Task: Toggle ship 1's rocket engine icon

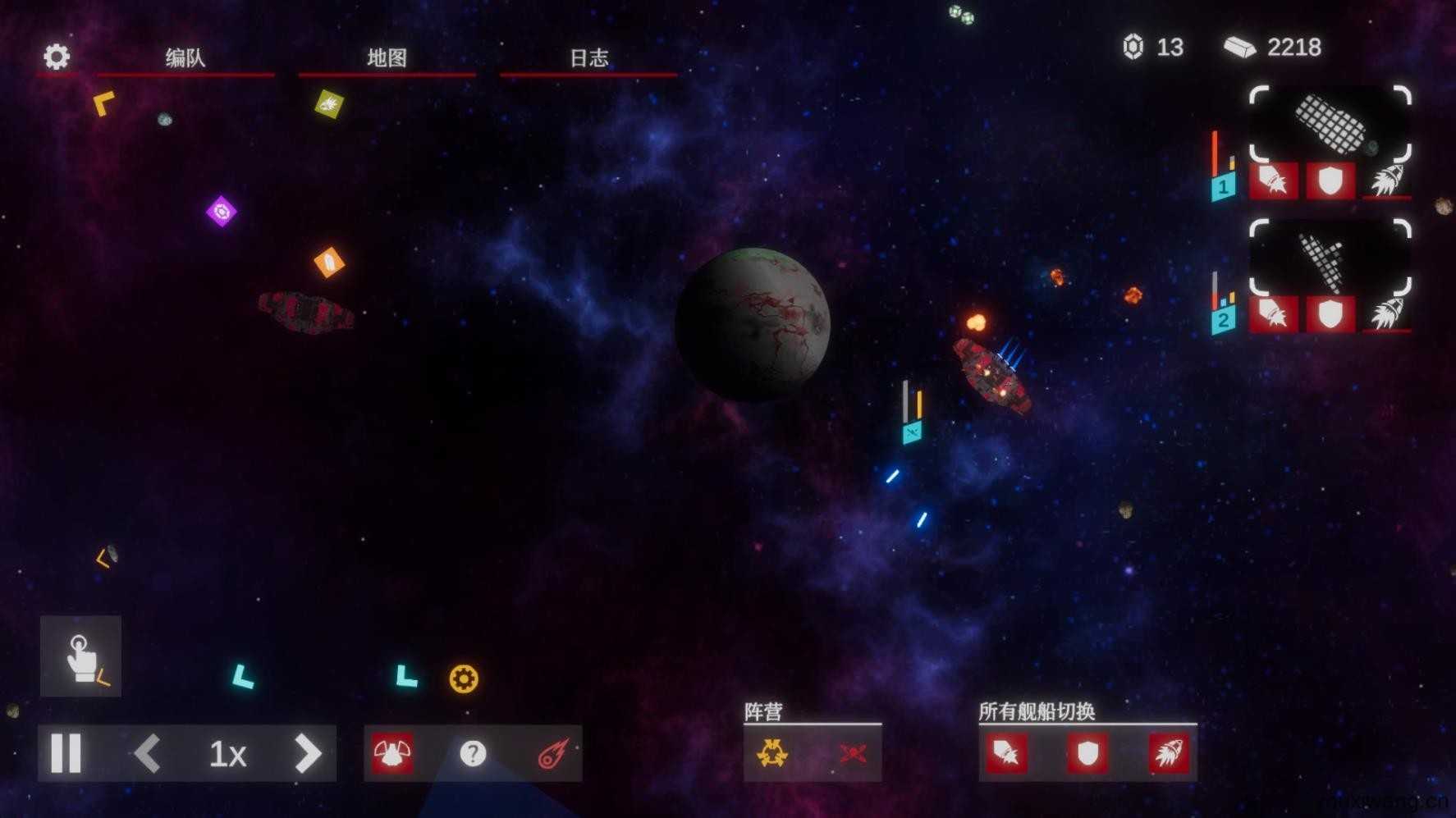Action: click(1386, 181)
